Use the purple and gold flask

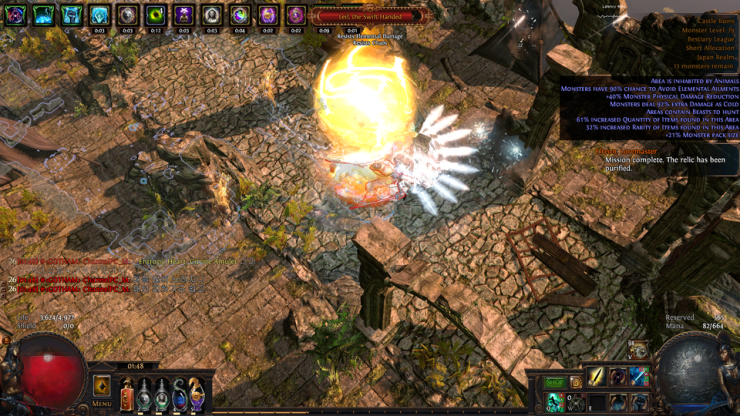pyautogui.click(x=197, y=394)
